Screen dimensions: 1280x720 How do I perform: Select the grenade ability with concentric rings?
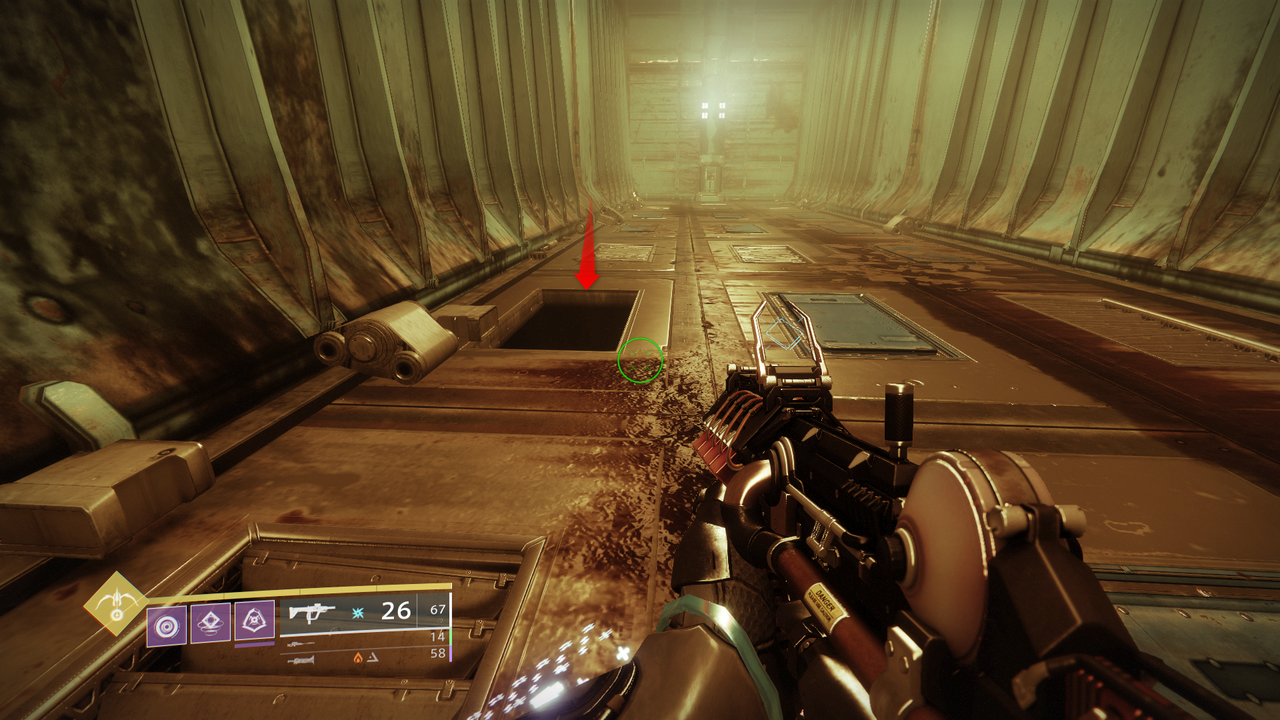tap(166, 624)
